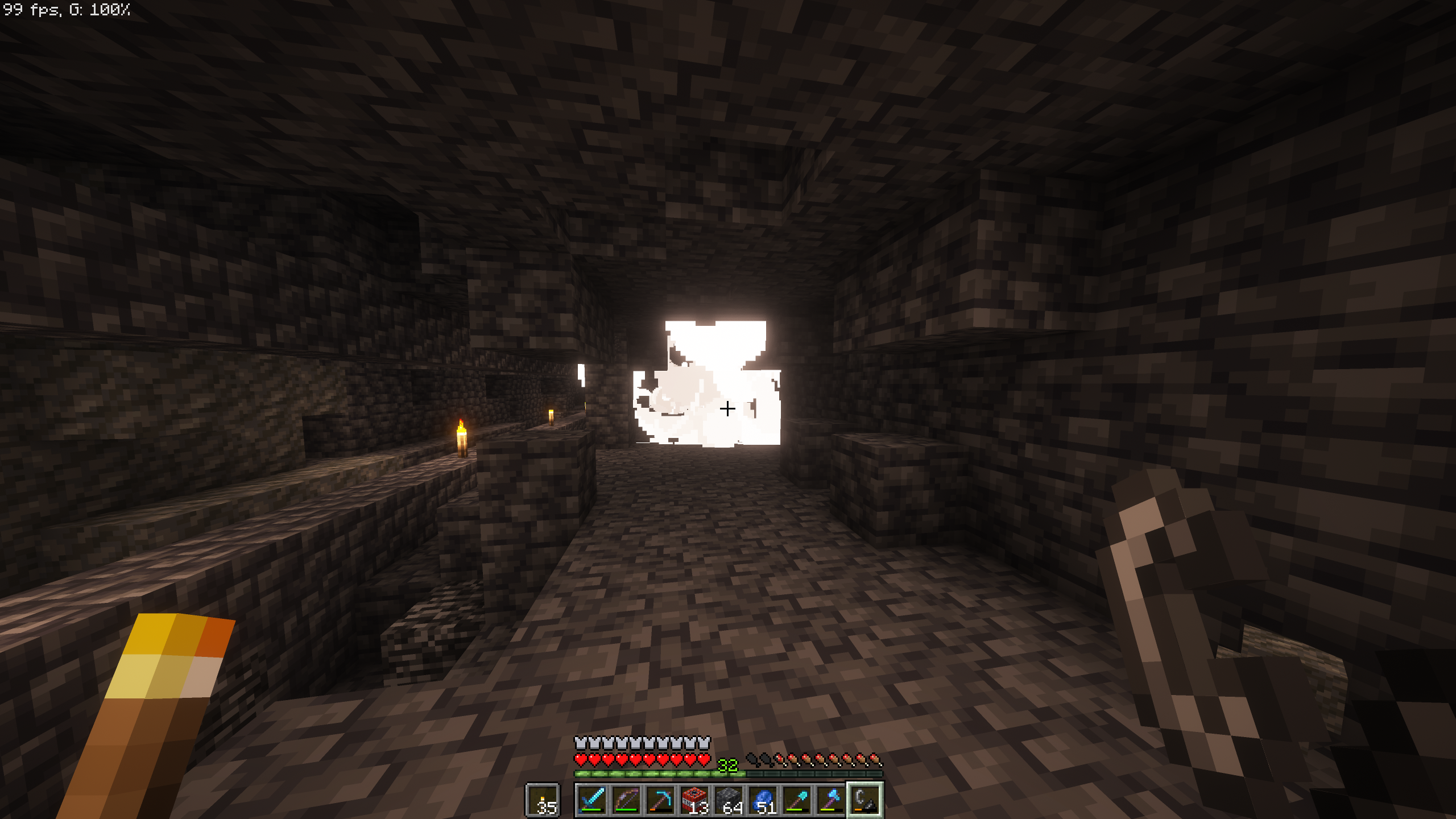Select the flint and steel slot
Image resolution: width=1456 pixels, height=819 pixels.
(865, 800)
